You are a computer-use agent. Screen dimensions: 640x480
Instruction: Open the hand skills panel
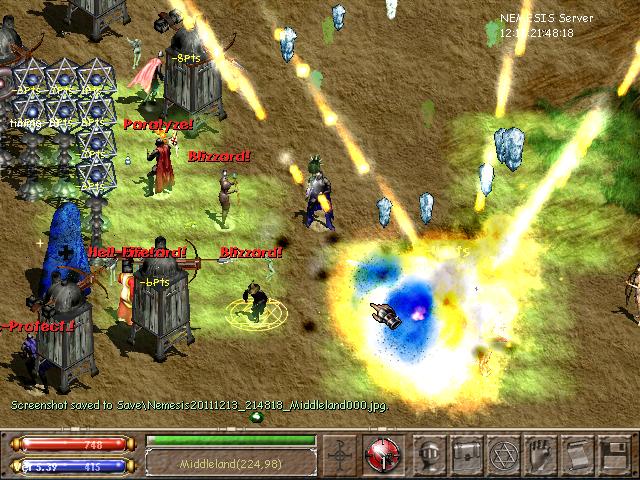point(539,453)
